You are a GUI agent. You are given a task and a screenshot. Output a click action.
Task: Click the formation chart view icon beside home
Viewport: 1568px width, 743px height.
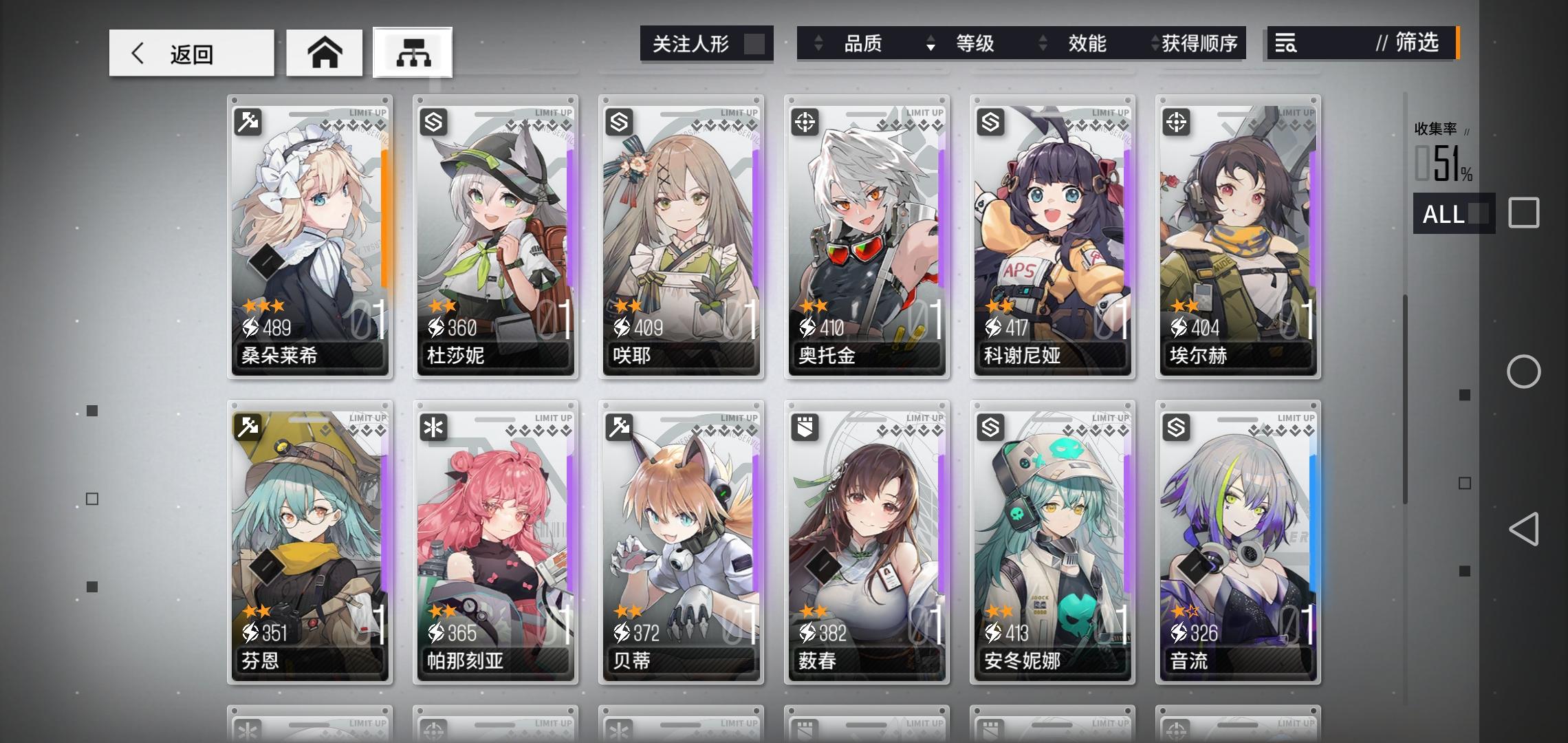(412, 52)
